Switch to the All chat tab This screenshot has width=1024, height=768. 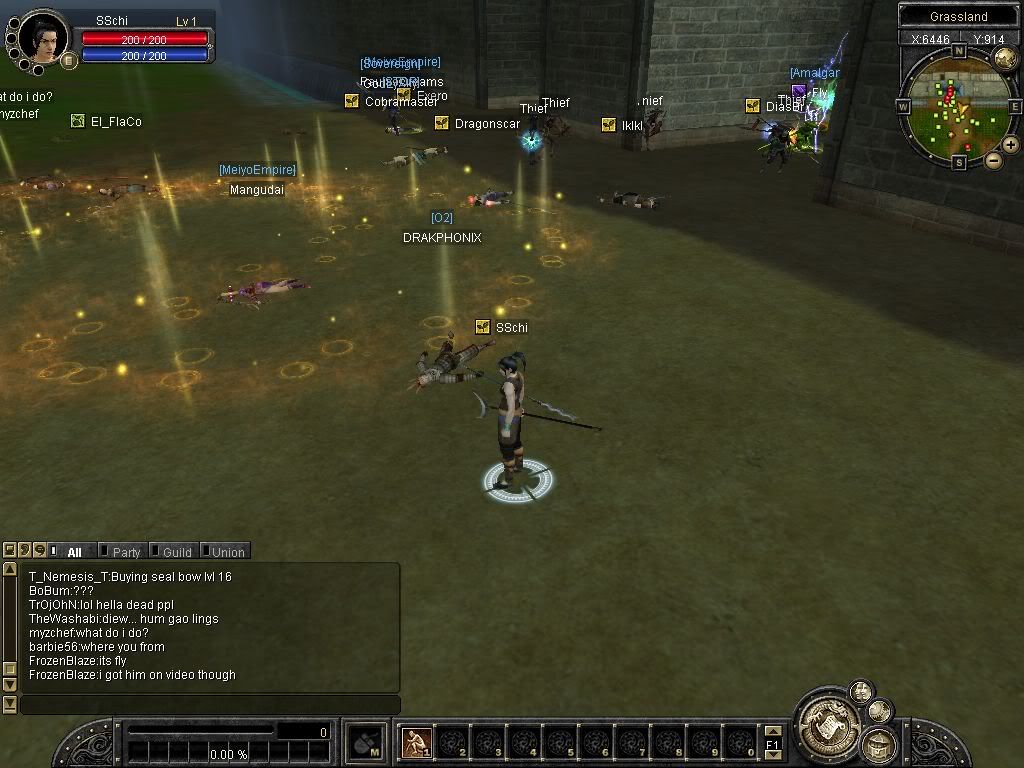click(x=74, y=551)
